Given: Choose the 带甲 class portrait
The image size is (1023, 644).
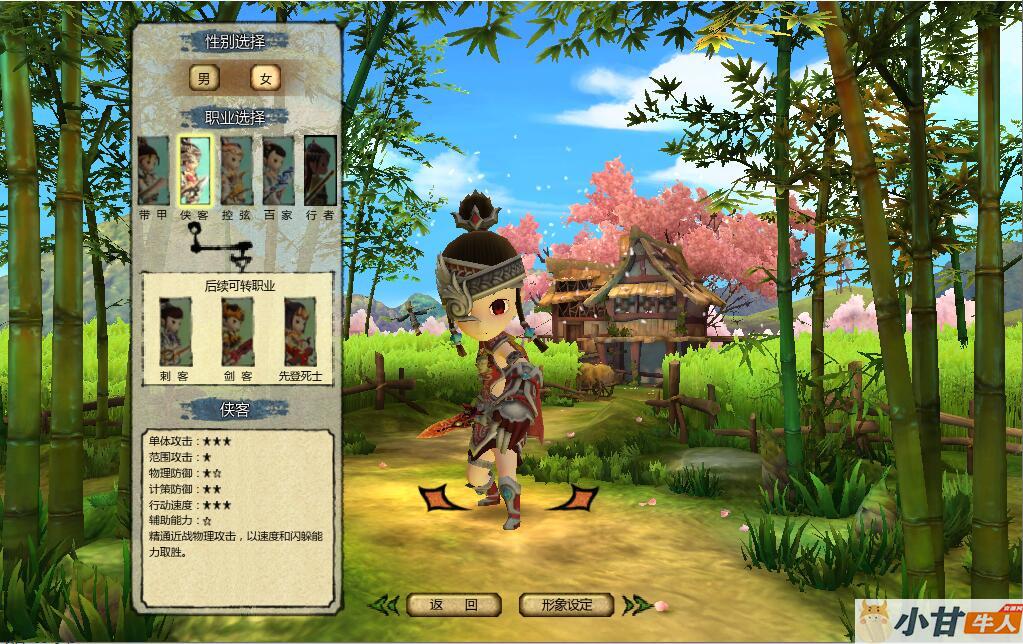Looking at the screenshot, I should tap(153, 171).
